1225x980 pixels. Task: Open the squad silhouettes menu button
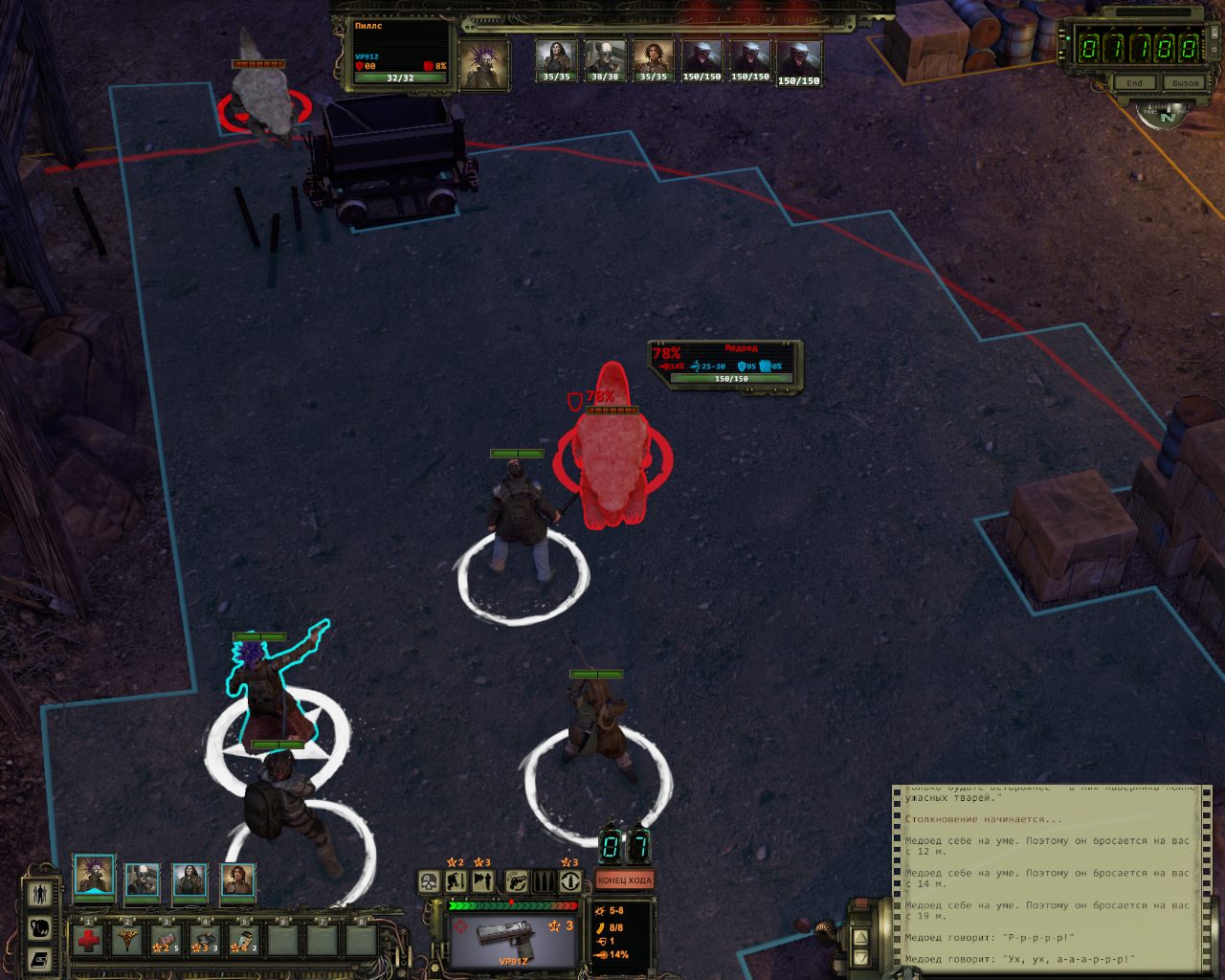tap(40, 894)
